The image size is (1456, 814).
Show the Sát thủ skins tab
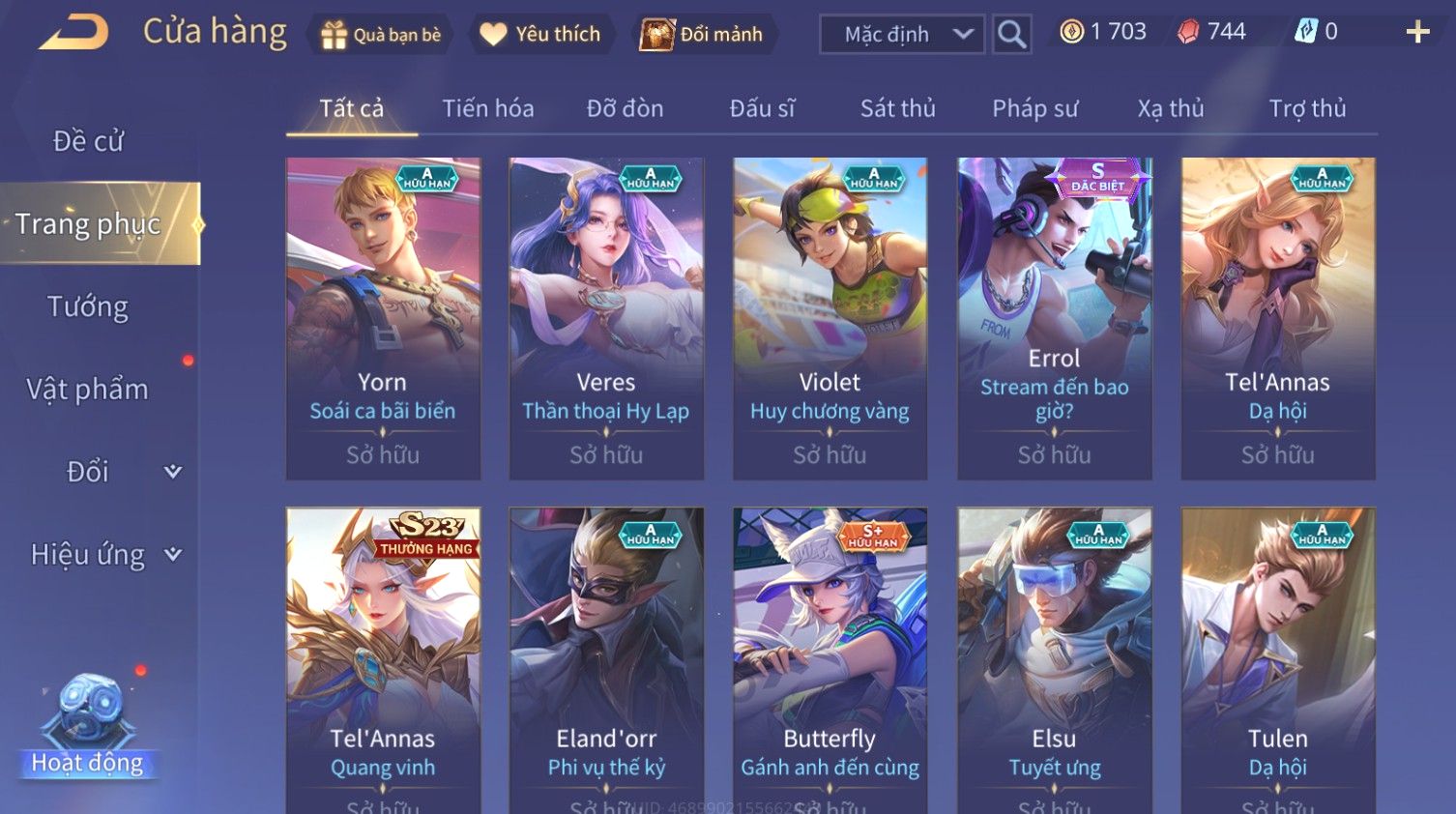(897, 108)
